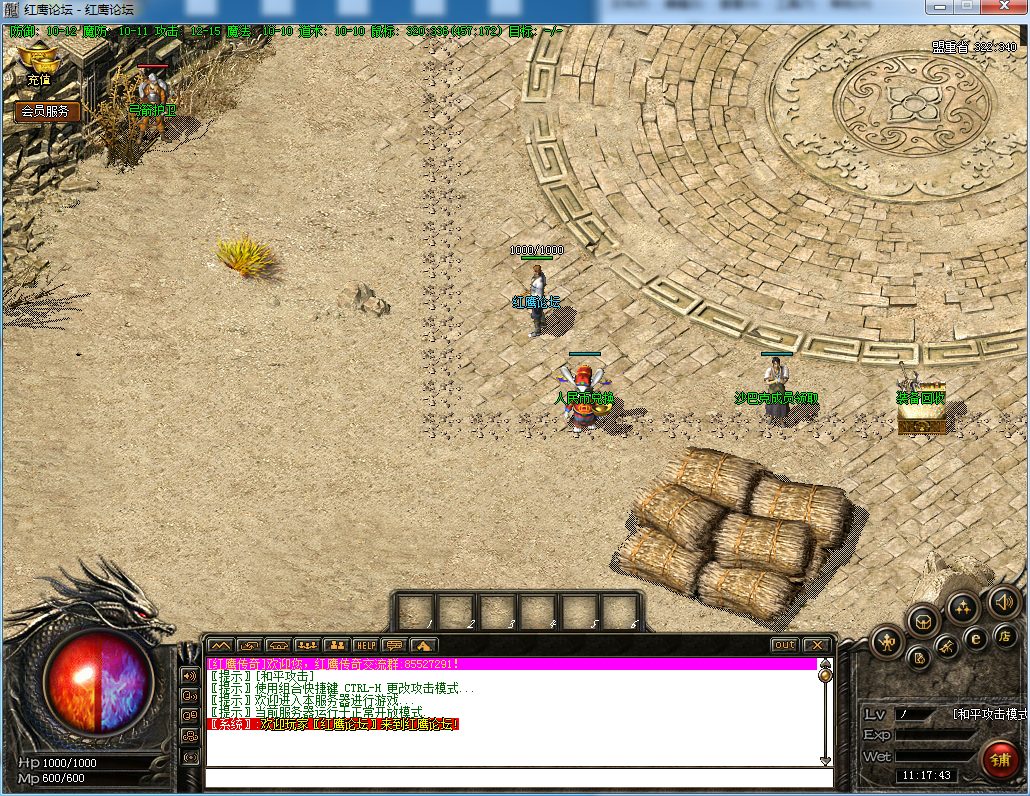This screenshot has height=796, width=1030.
Task: Click the round 'e' browser icon
Action: click(x=976, y=638)
